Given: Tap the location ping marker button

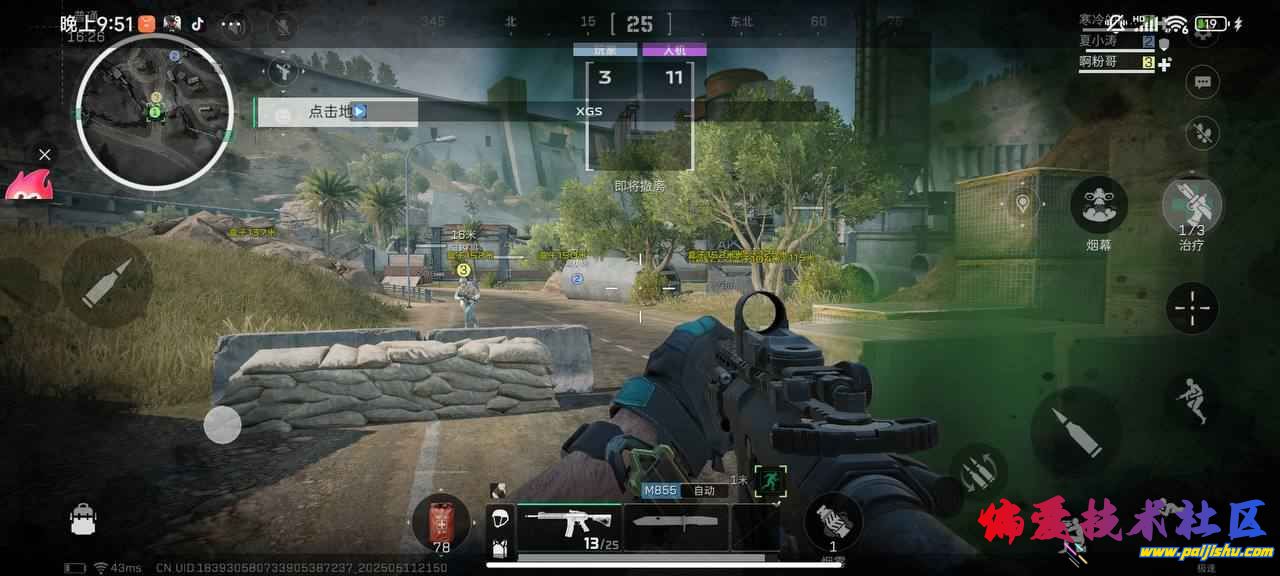Looking at the screenshot, I should click(1022, 204).
